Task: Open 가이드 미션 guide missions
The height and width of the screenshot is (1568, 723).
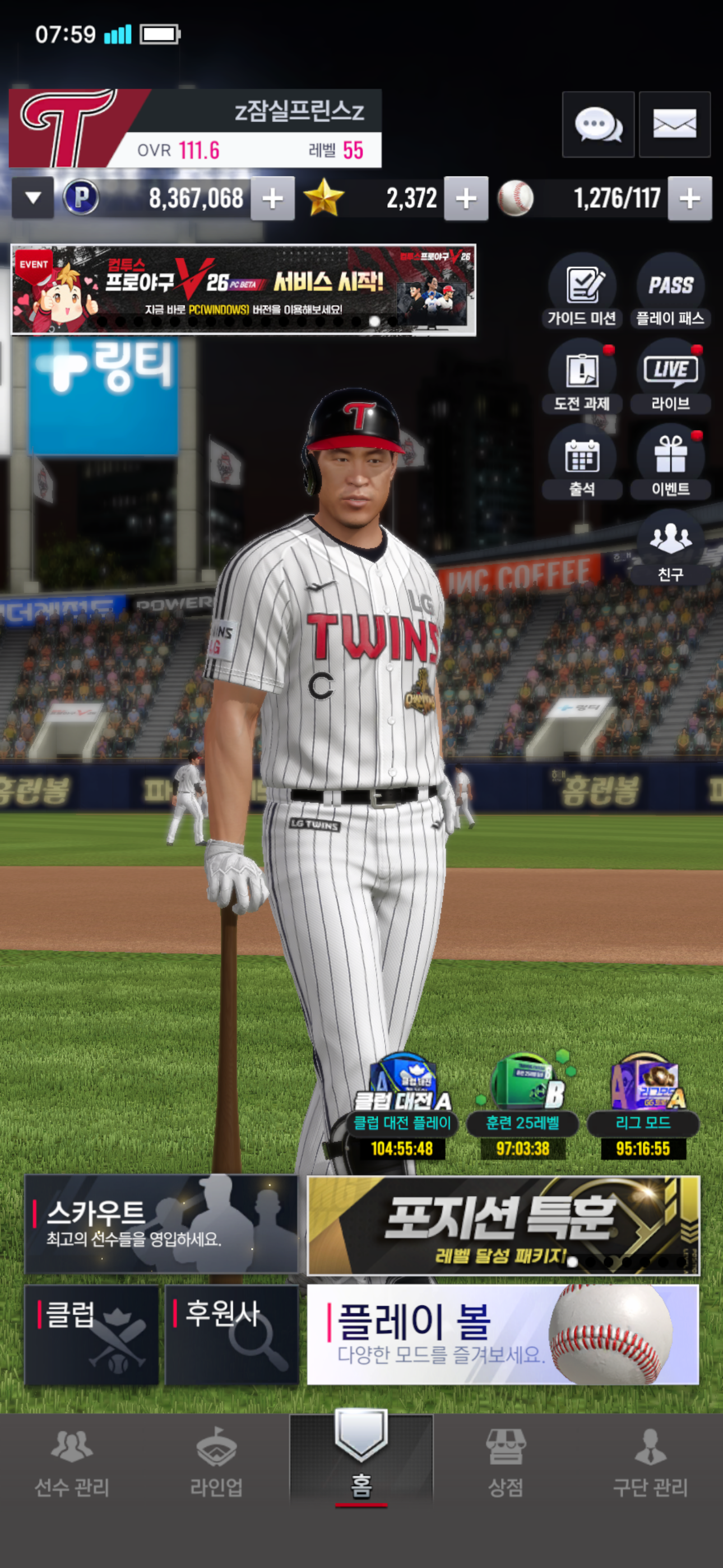Action: pos(582,292)
